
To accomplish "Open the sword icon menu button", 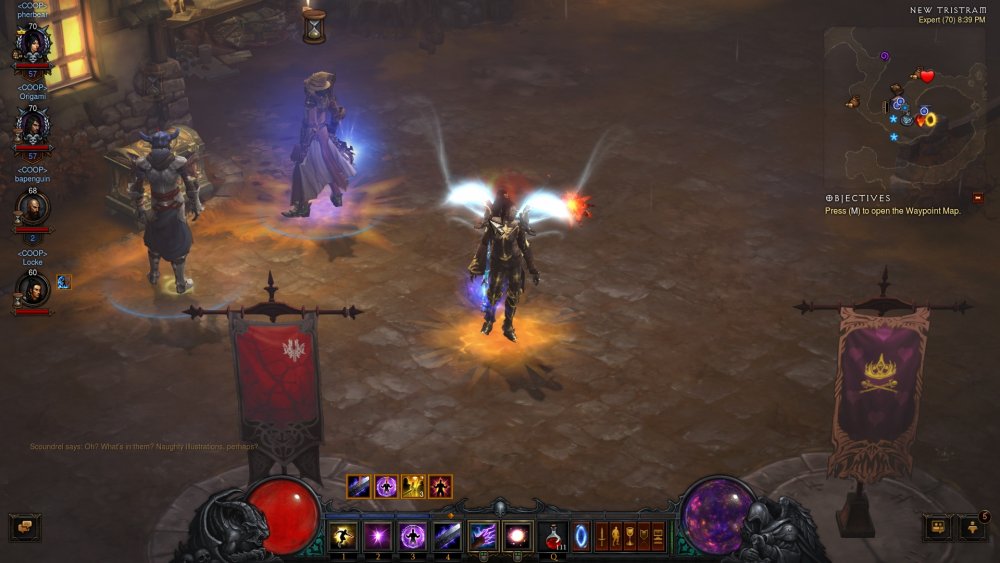I will pos(602,536).
